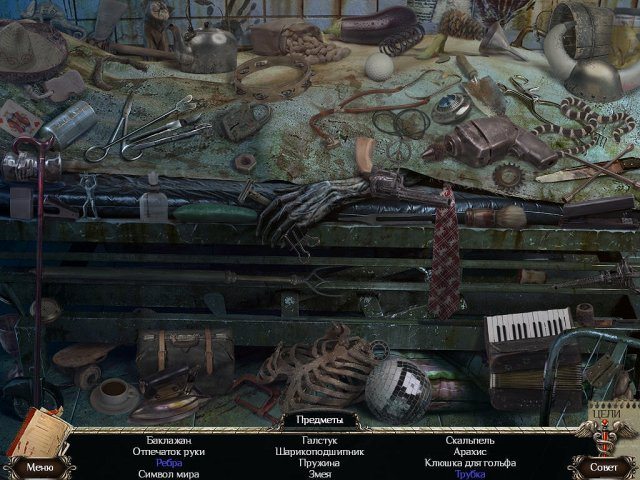Open the Меню button

(x=39, y=466)
